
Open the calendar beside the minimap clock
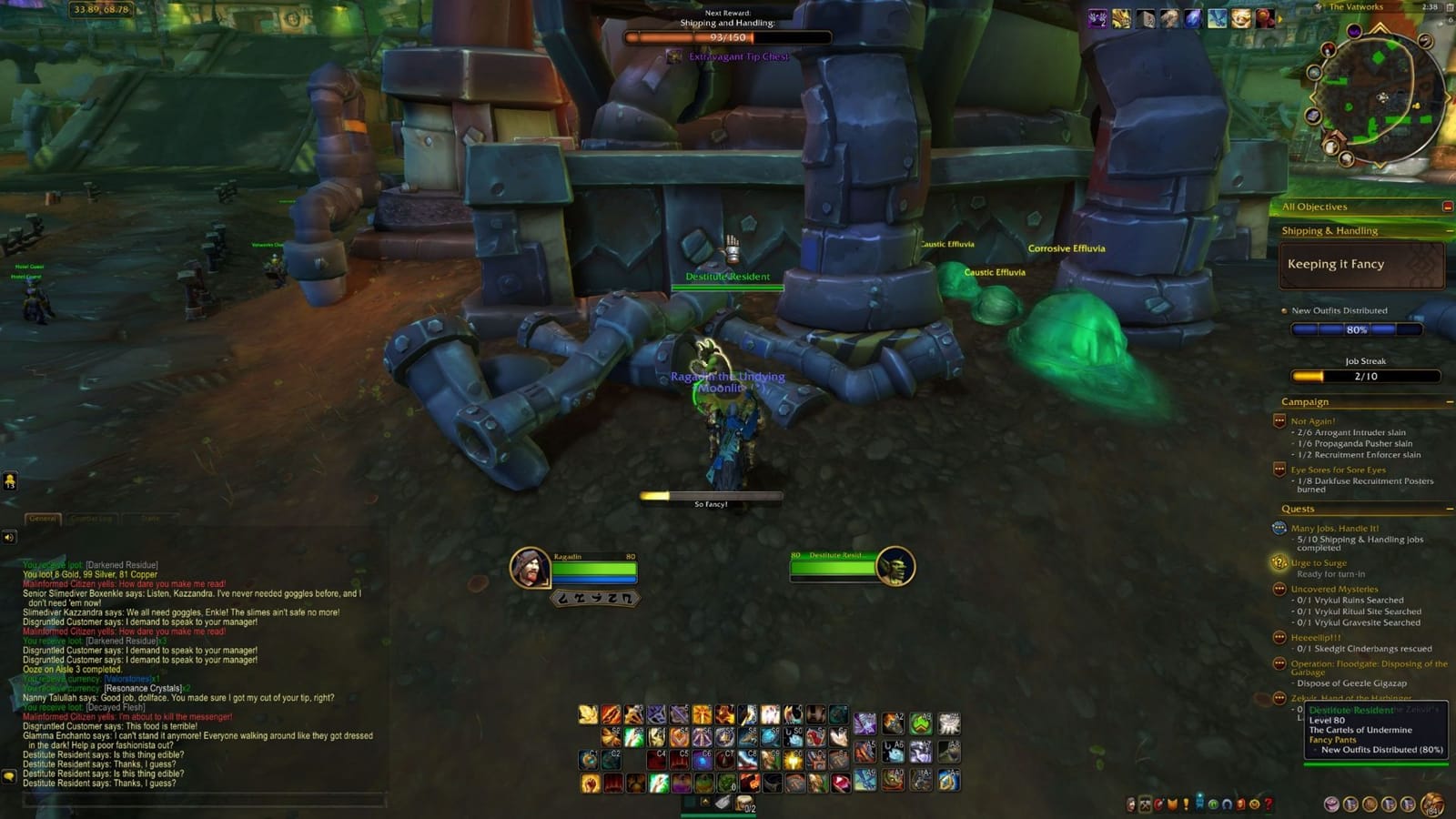(1449, 6)
